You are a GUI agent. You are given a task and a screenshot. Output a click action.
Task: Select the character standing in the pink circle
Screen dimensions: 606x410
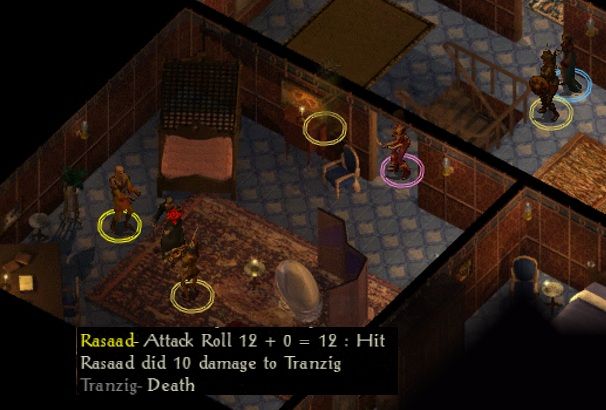tap(401, 152)
